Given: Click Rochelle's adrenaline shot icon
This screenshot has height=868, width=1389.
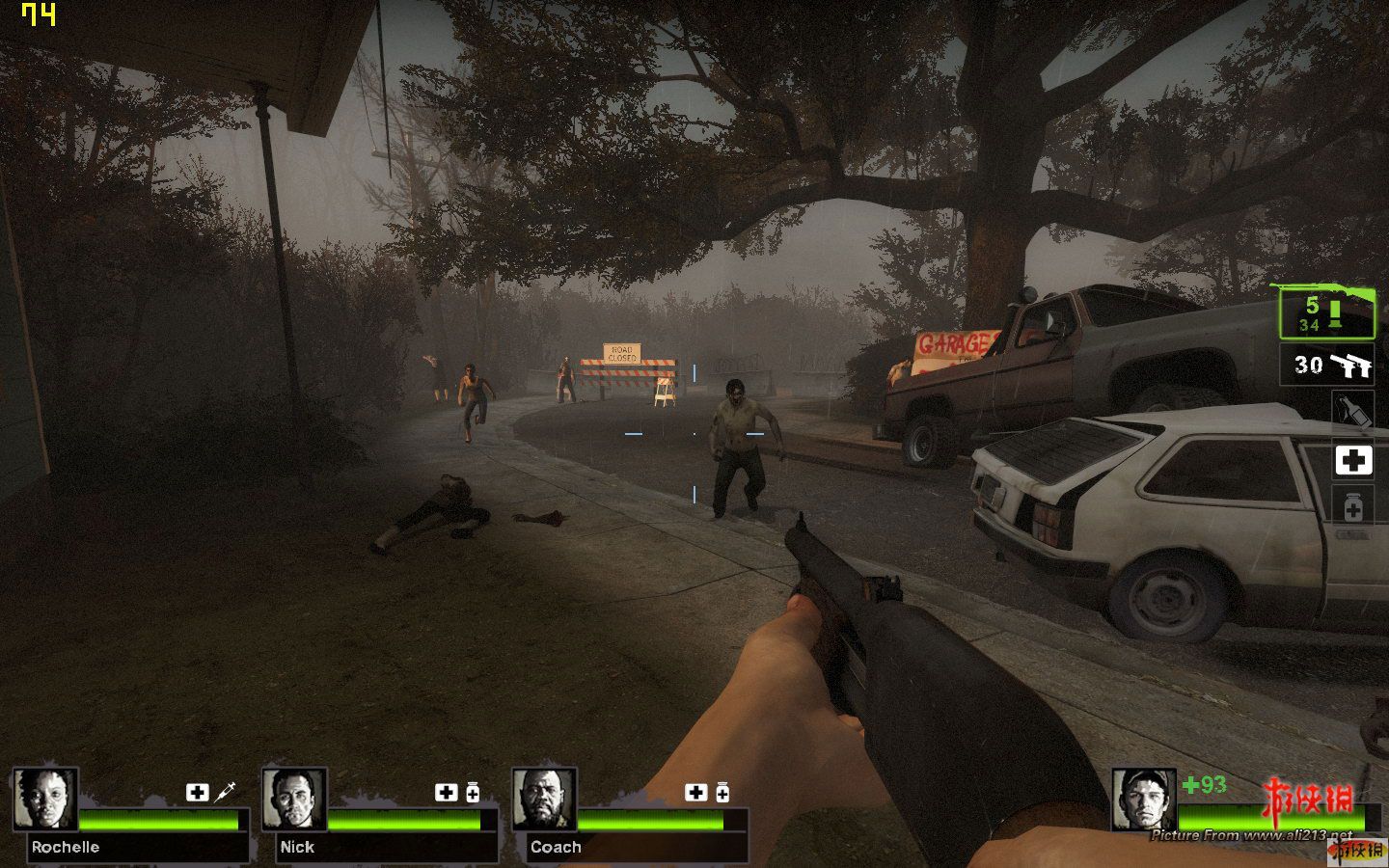Looking at the screenshot, I should 226,792.
